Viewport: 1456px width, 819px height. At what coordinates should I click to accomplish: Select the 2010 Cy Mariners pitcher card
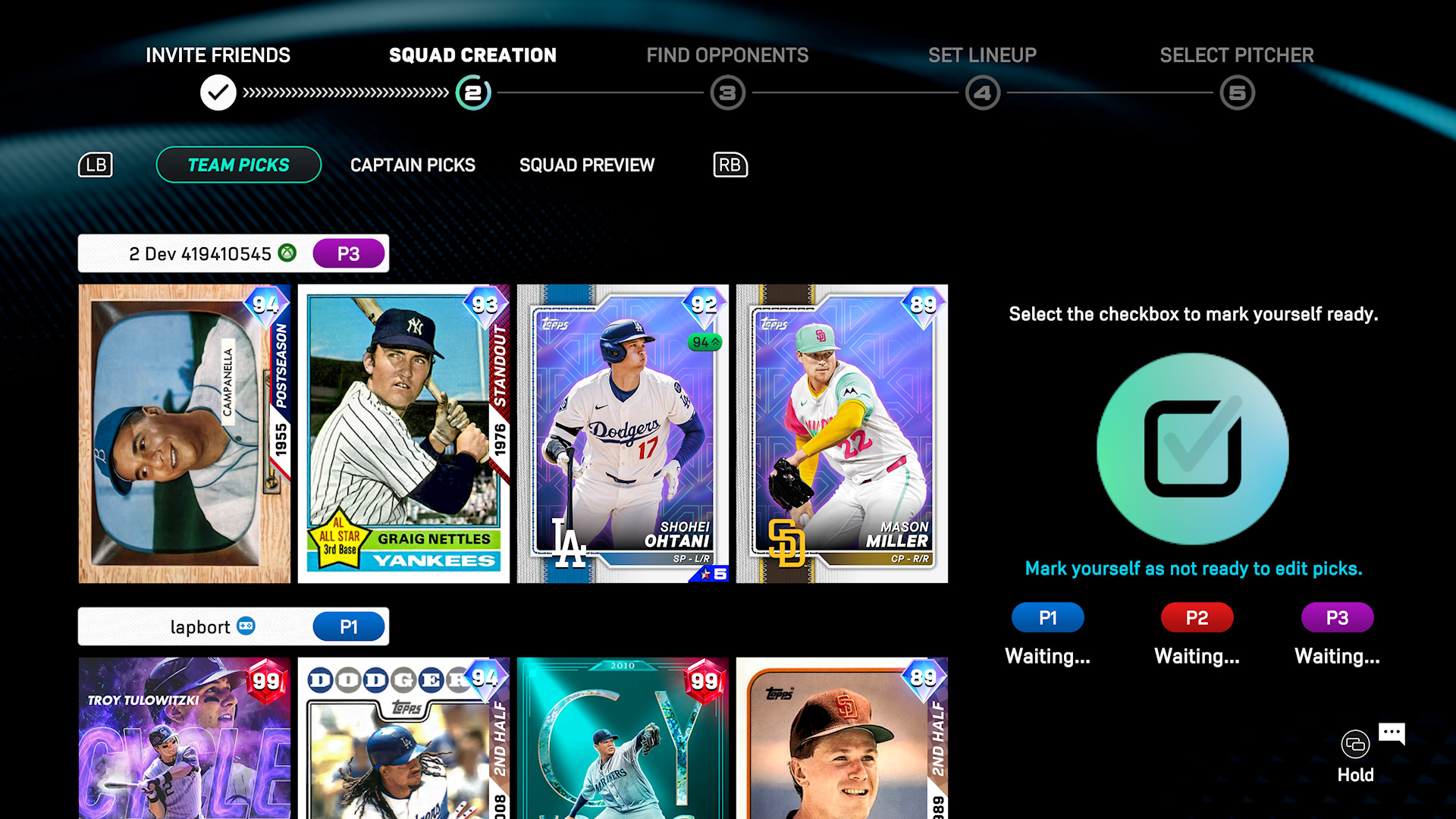click(x=623, y=738)
